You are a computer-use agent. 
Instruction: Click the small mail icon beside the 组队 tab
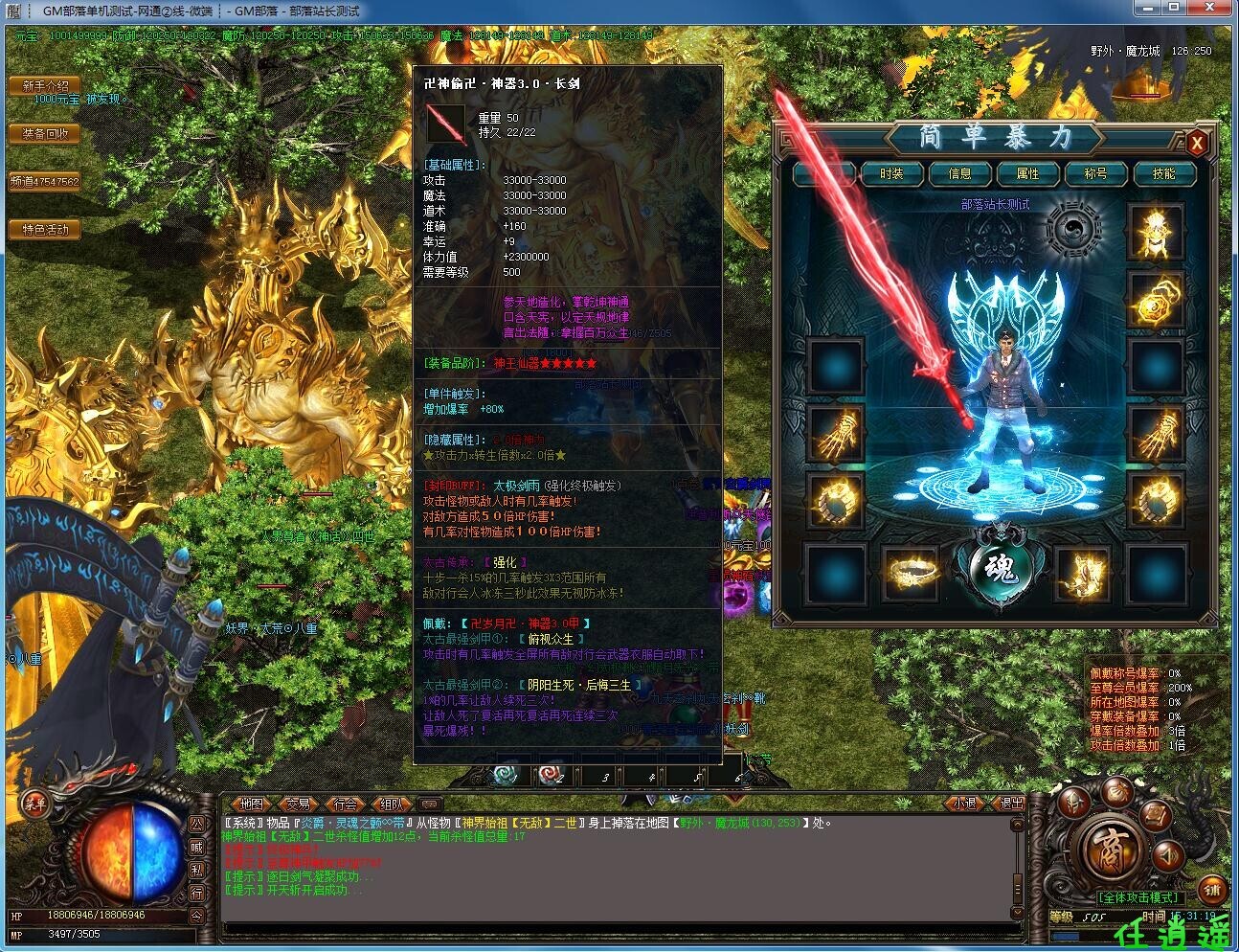pos(429,805)
